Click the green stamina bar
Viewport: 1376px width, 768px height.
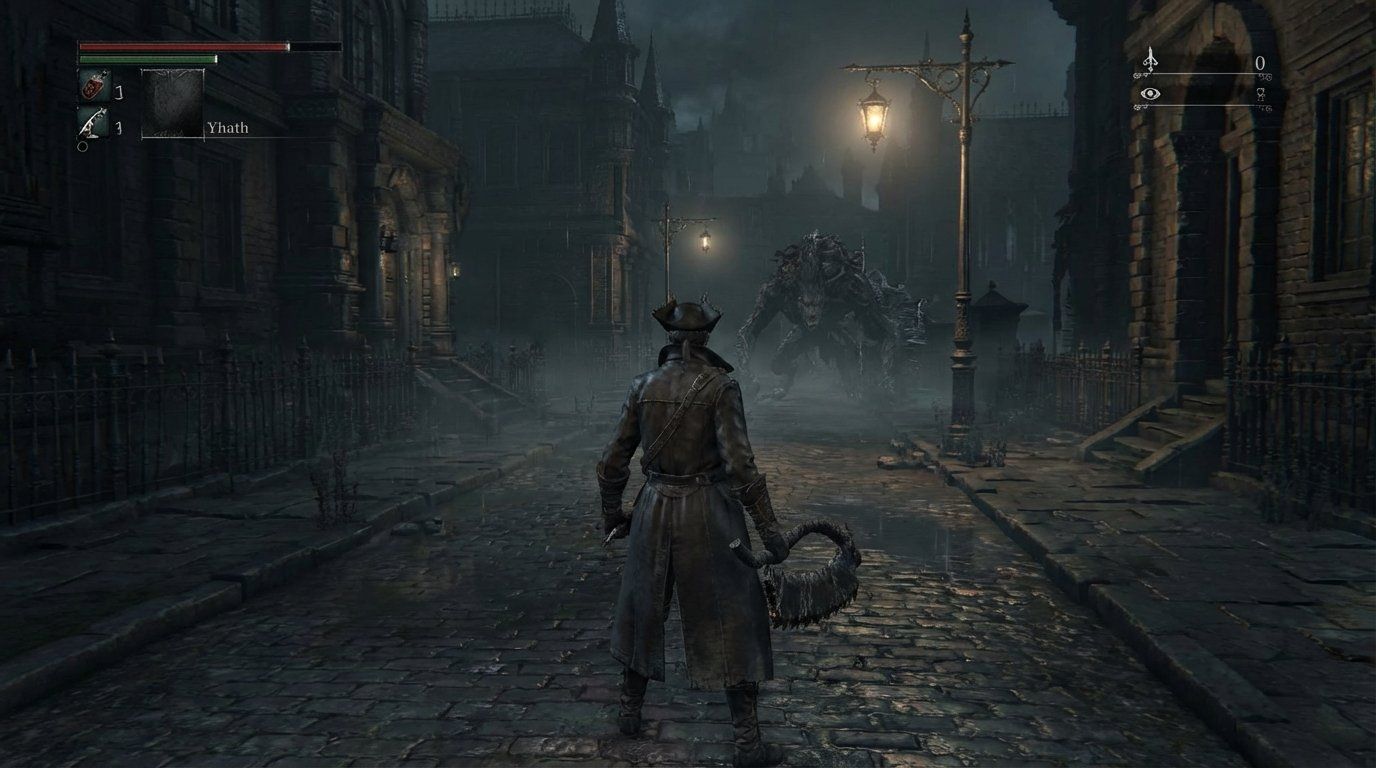150,59
